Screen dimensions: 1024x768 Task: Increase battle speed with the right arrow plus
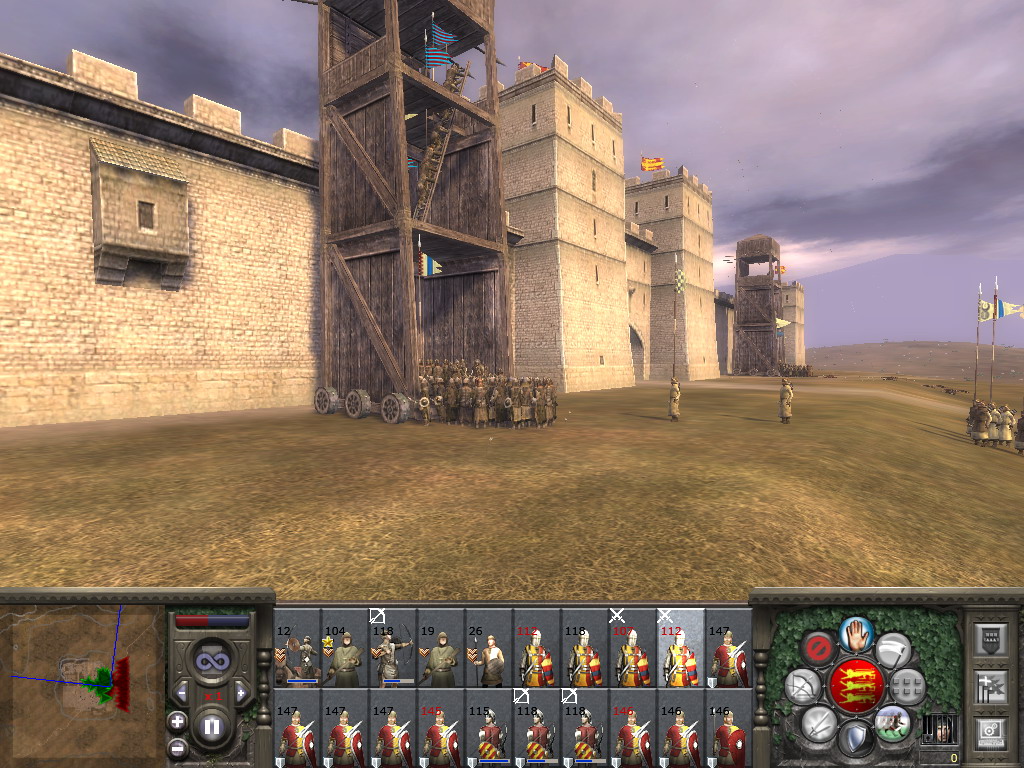240,693
